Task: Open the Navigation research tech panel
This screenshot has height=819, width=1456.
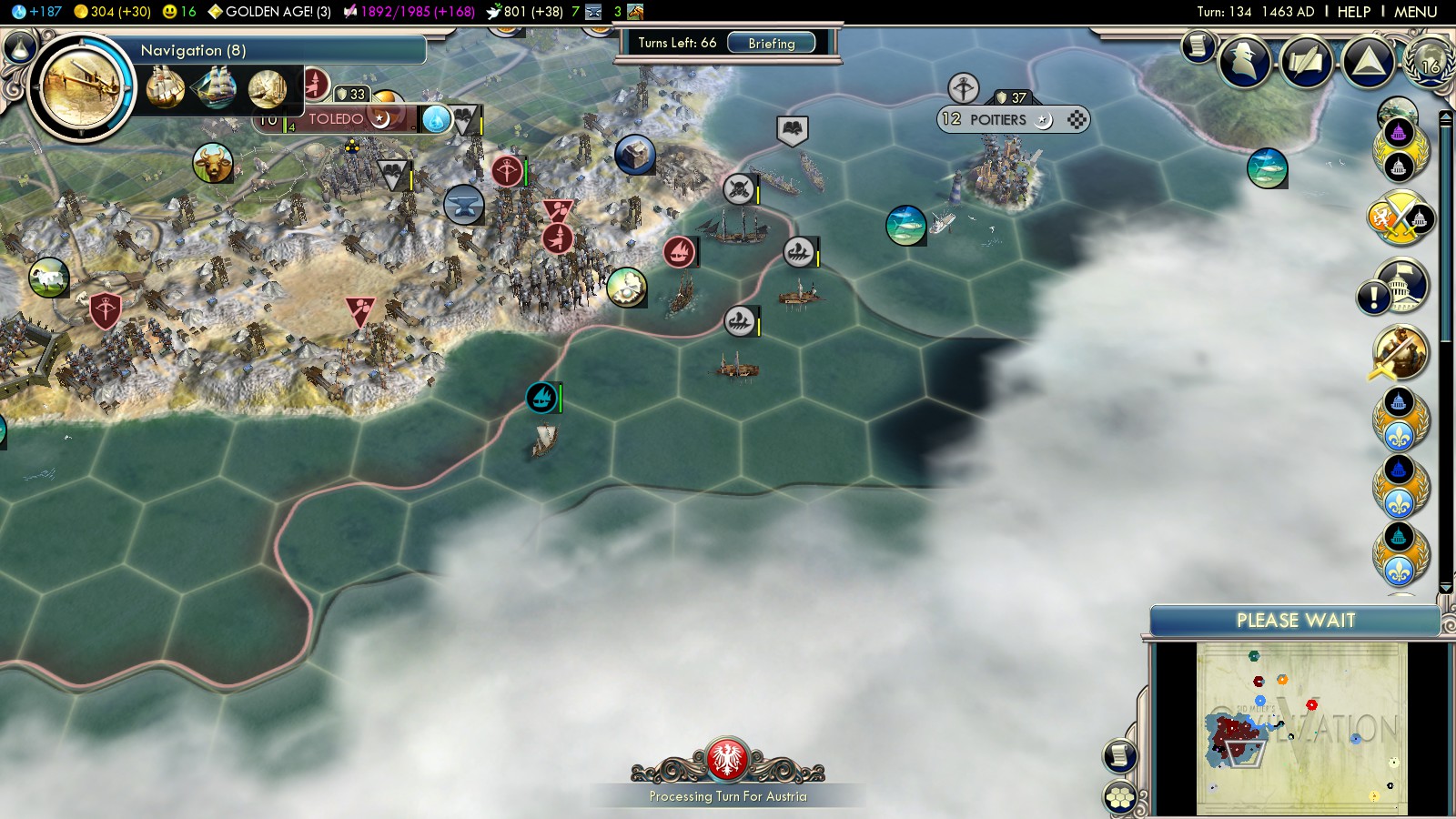Action: [80, 88]
